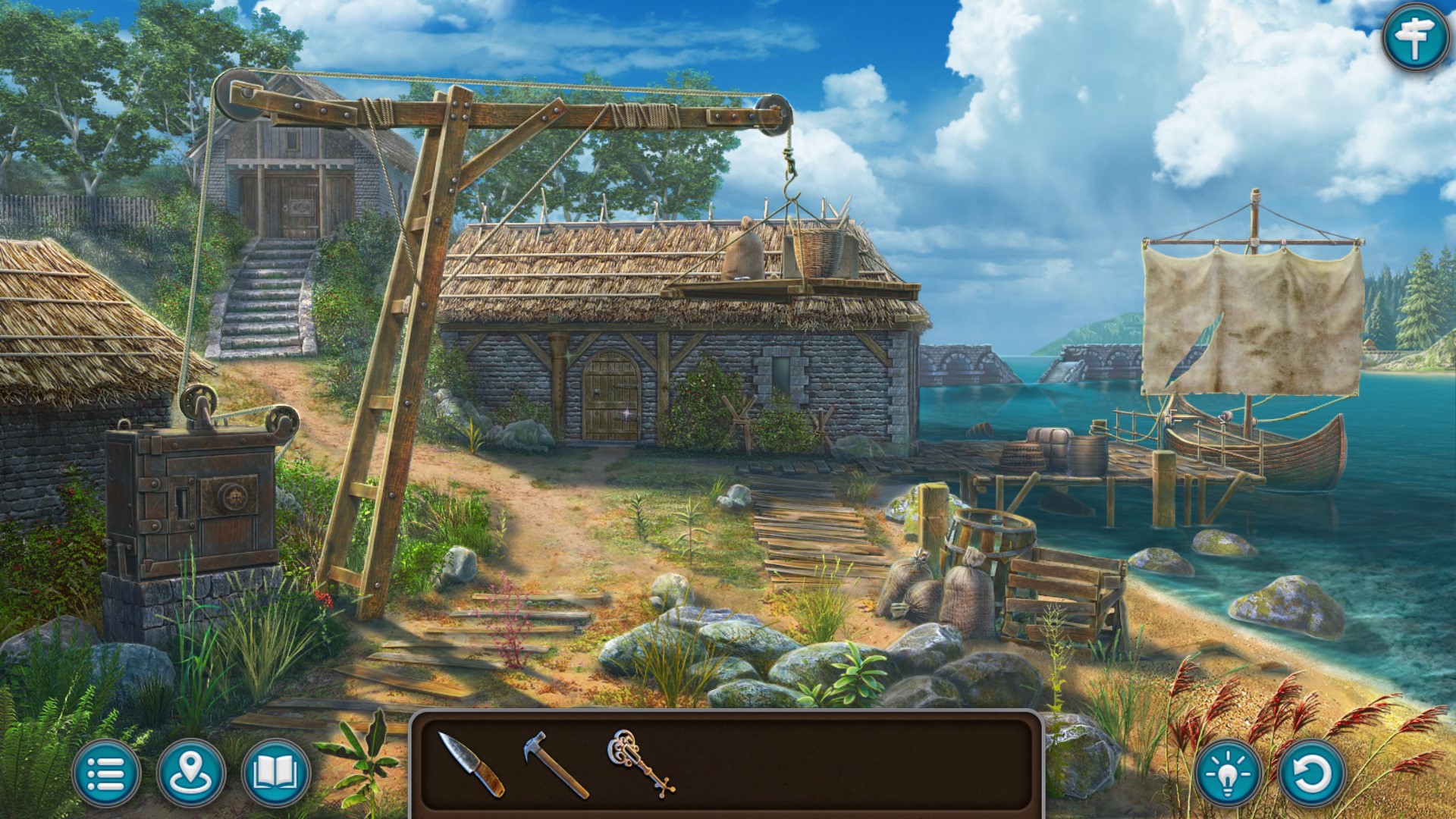The width and height of the screenshot is (1456, 819).
Task: Open the signpost navigation button
Action: 1415,37
